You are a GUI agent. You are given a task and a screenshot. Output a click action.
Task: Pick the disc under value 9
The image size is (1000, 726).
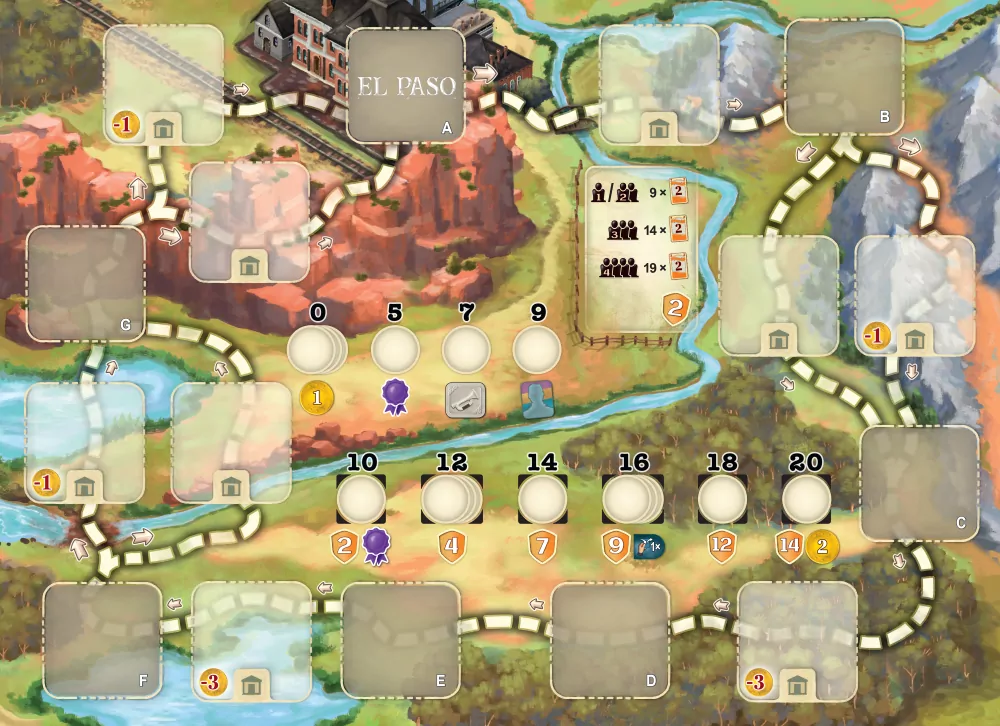click(537, 352)
